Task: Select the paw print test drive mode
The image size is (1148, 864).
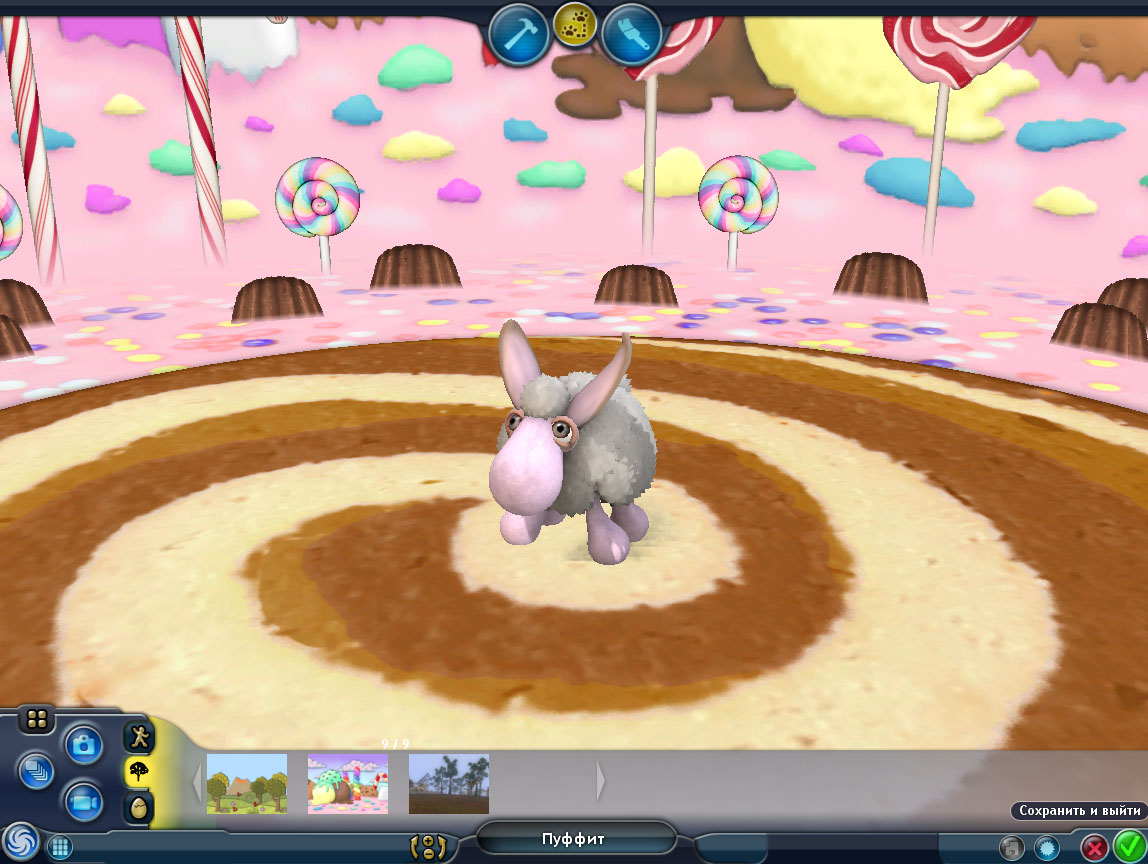Action: (x=575, y=28)
